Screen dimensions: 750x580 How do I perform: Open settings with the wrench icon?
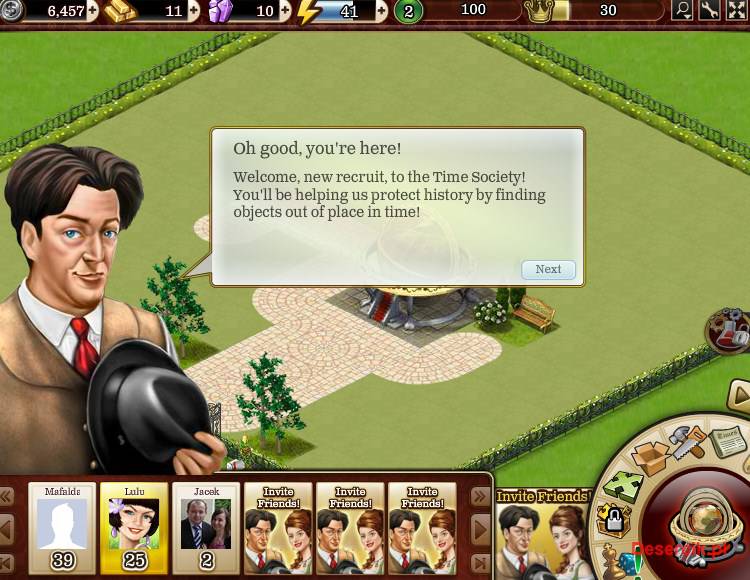(x=709, y=11)
